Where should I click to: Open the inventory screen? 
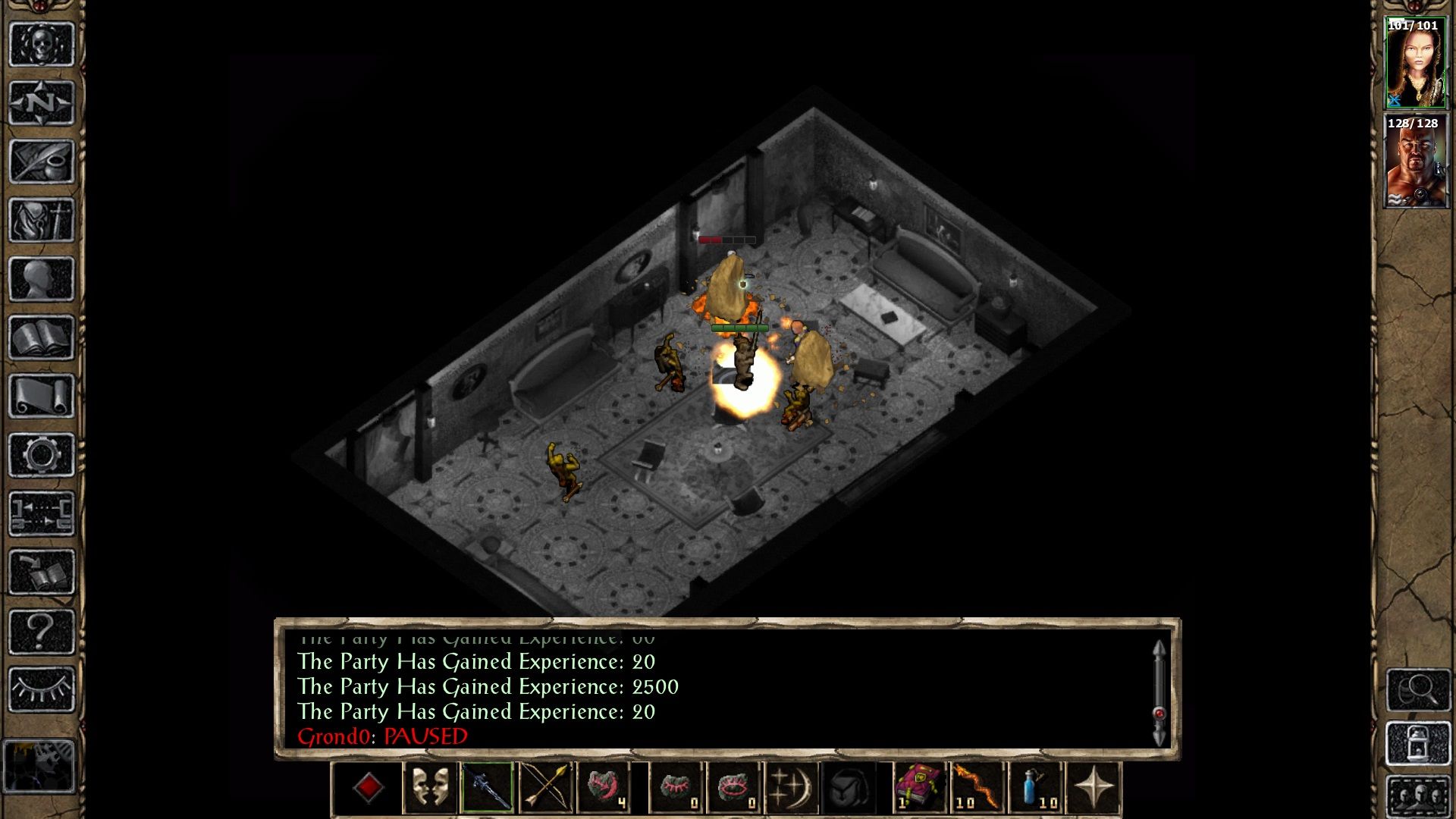pos(42,220)
